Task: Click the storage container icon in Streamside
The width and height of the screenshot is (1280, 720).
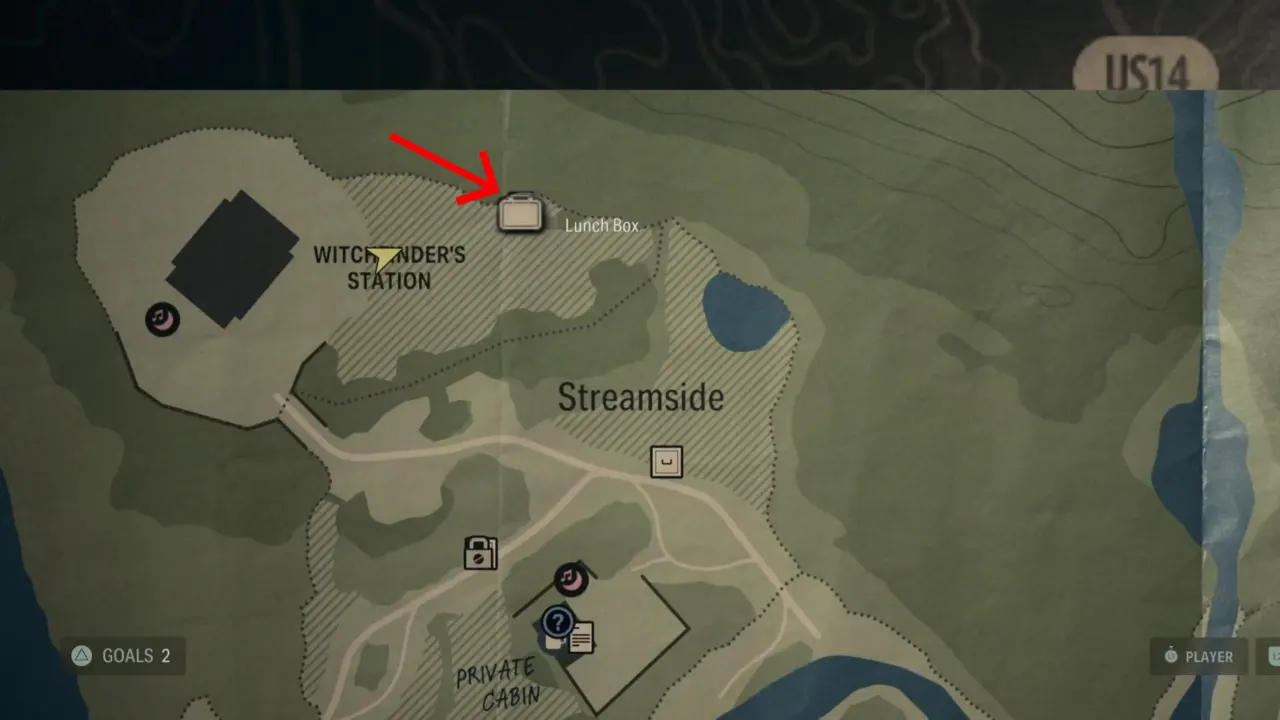Action: coord(666,462)
